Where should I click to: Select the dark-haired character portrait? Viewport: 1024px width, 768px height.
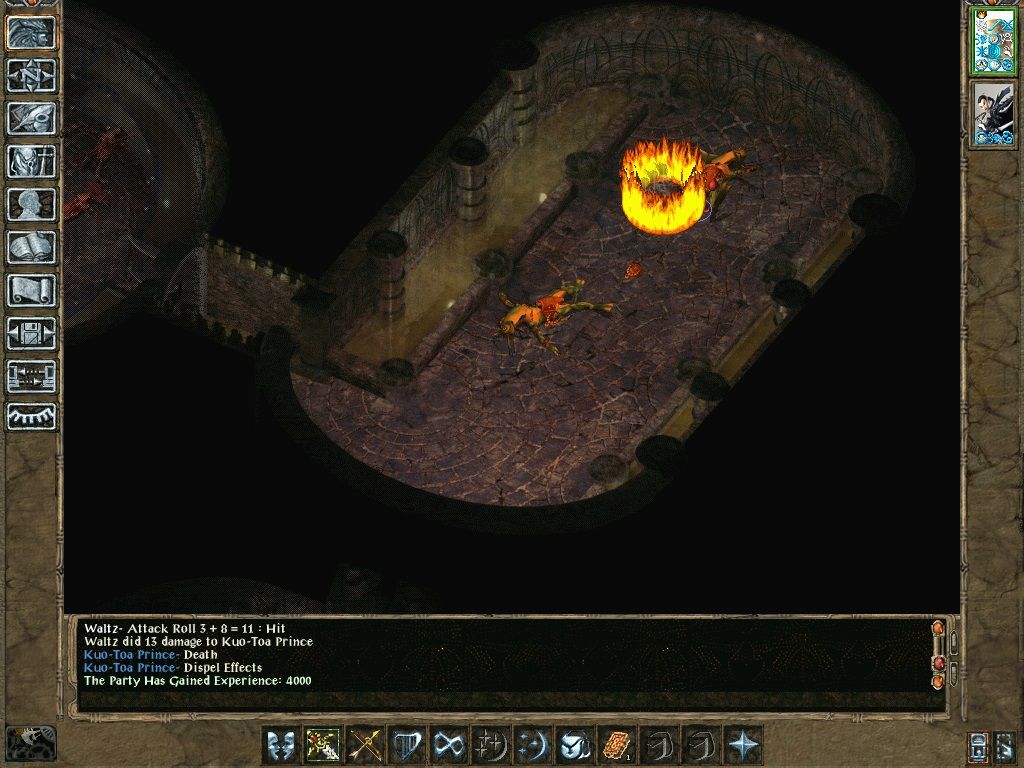click(x=993, y=115)
